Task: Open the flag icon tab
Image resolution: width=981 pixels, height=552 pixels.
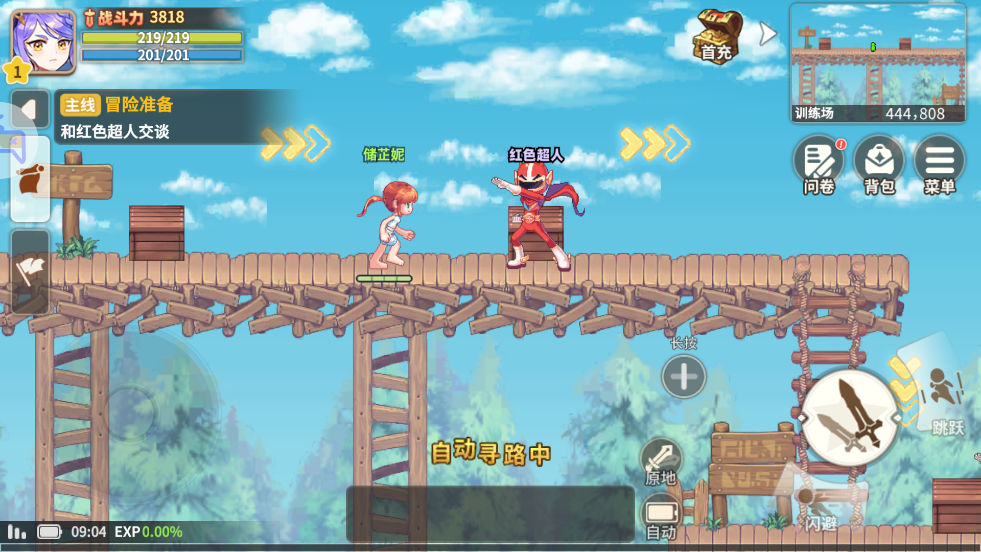Action: [30, 269]
